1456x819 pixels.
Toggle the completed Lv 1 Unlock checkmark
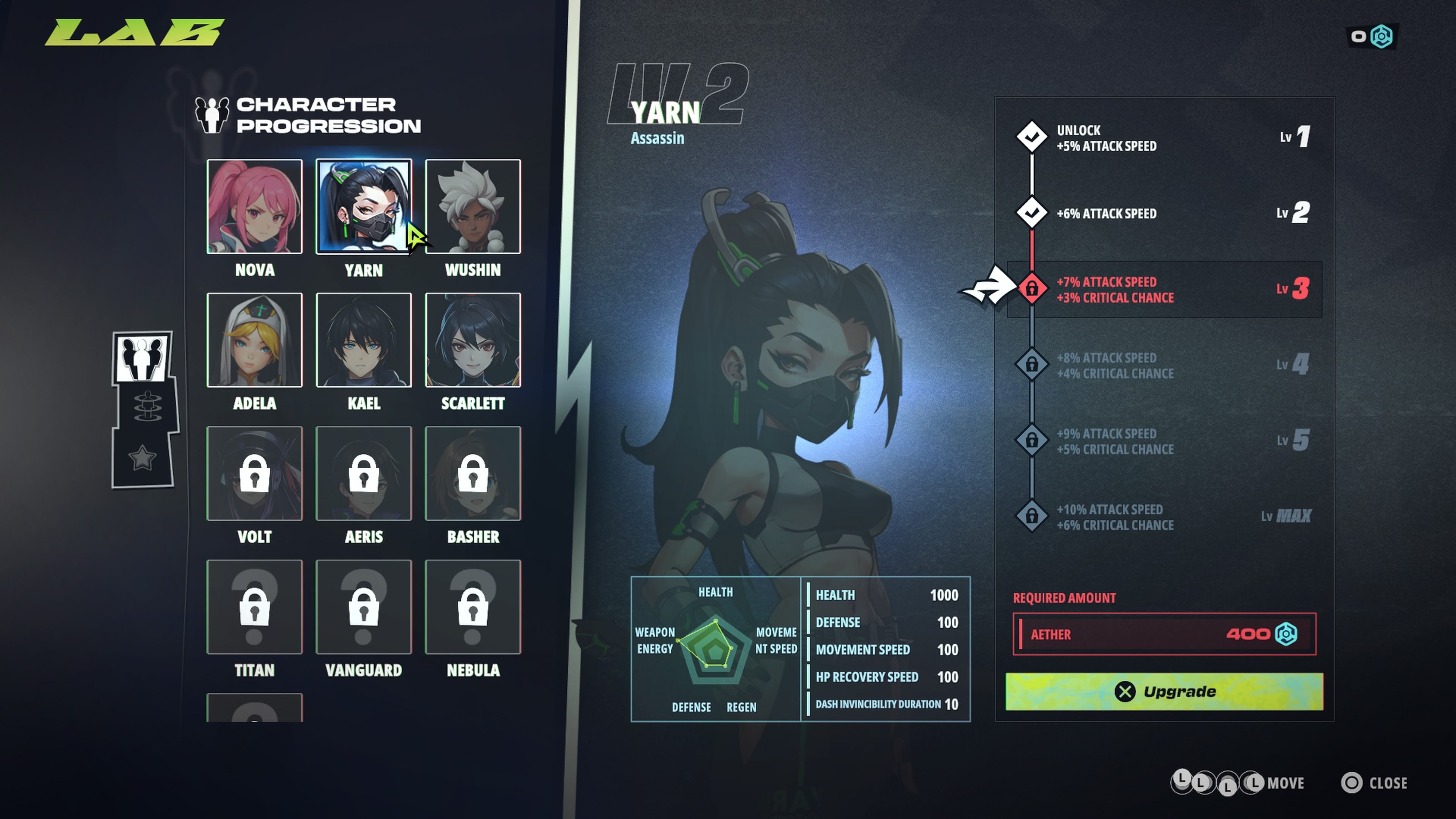point(1032,136)
